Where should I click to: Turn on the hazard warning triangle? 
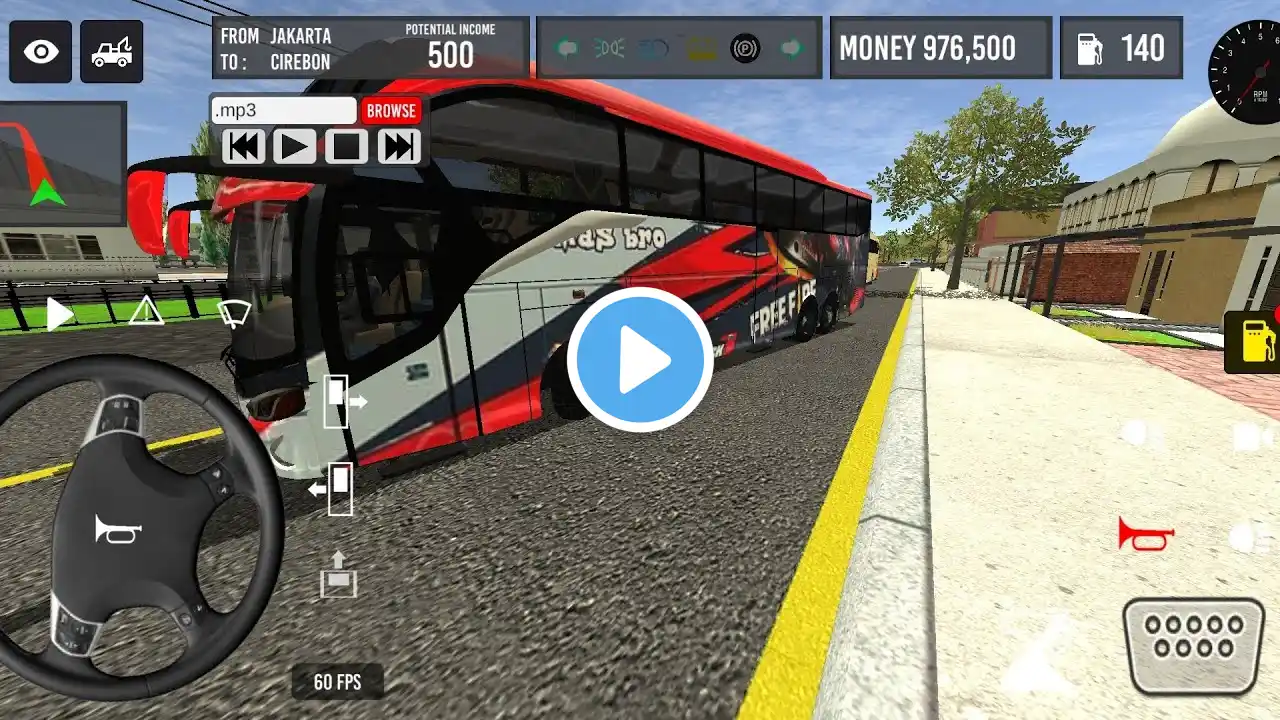click(x=146, y=311)
